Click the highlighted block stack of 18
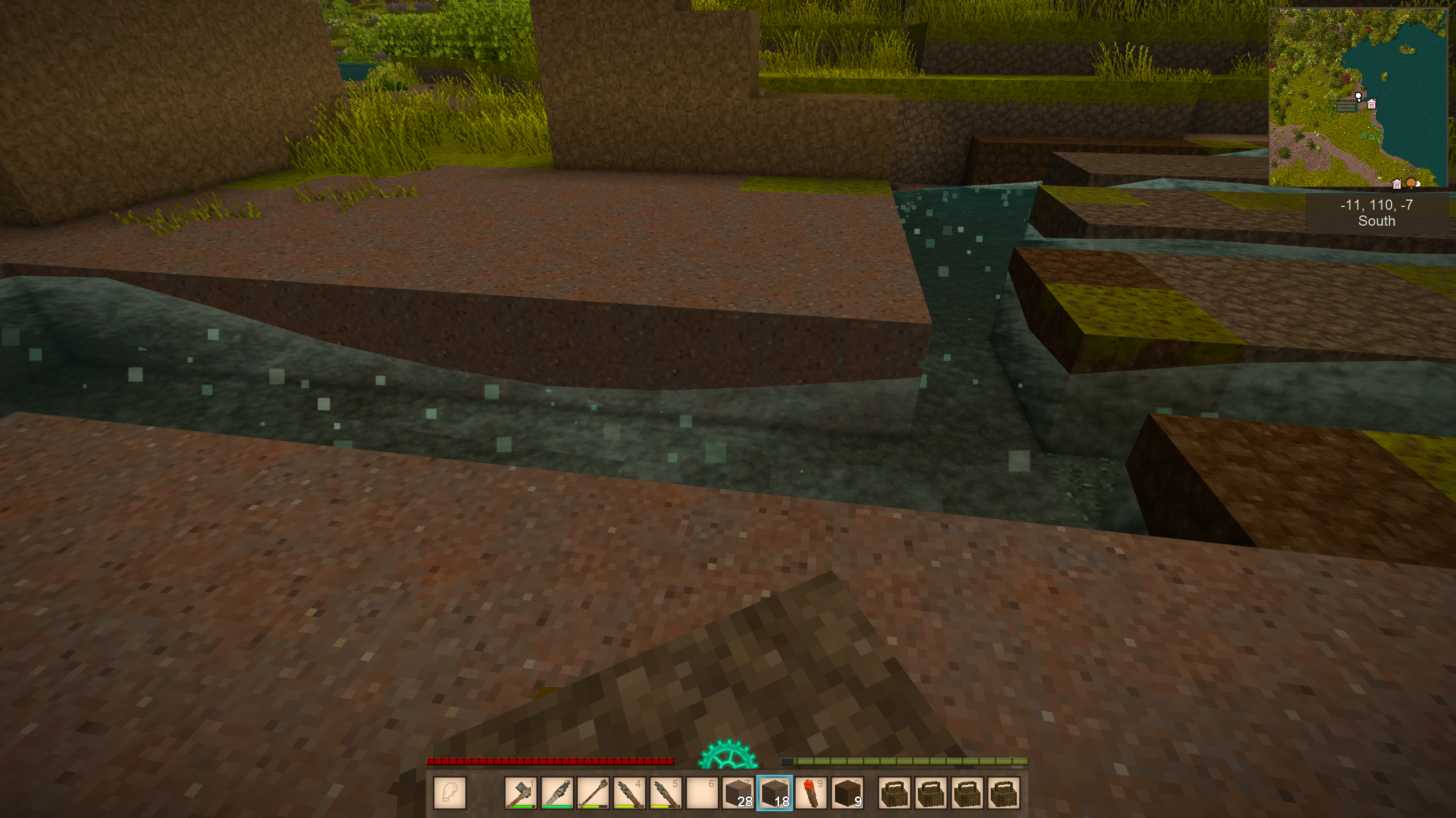The width and height of the screenshot is (1456, 818). pyautogui.click(x=775, y=792)
